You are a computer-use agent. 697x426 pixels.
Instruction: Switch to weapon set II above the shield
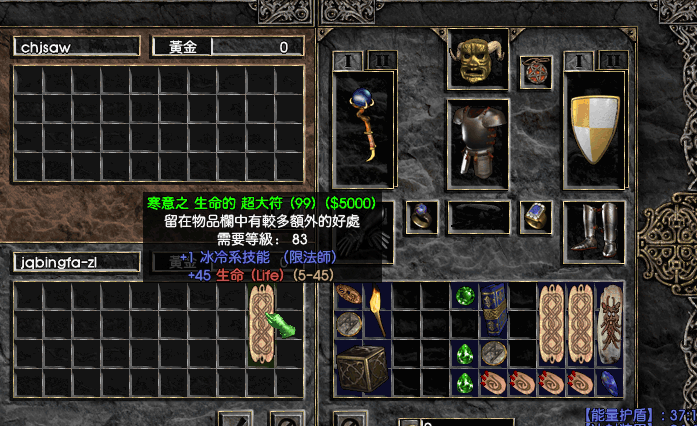click(612, 60)
